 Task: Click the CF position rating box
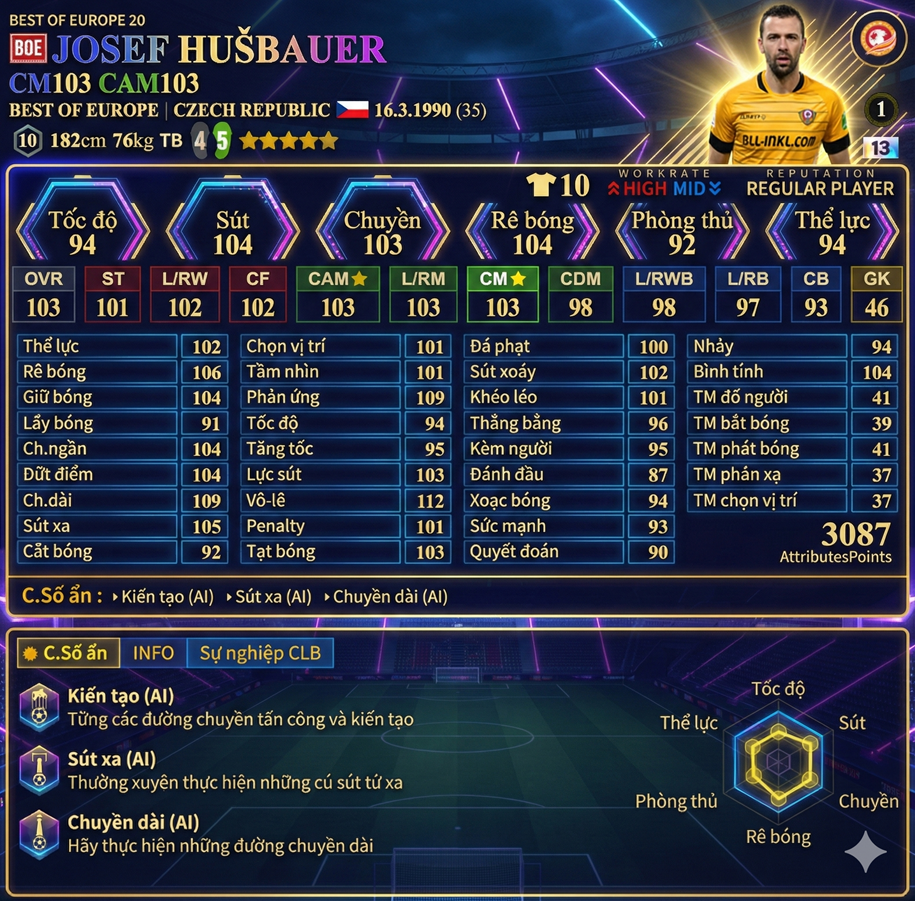(x=257, y=295)
